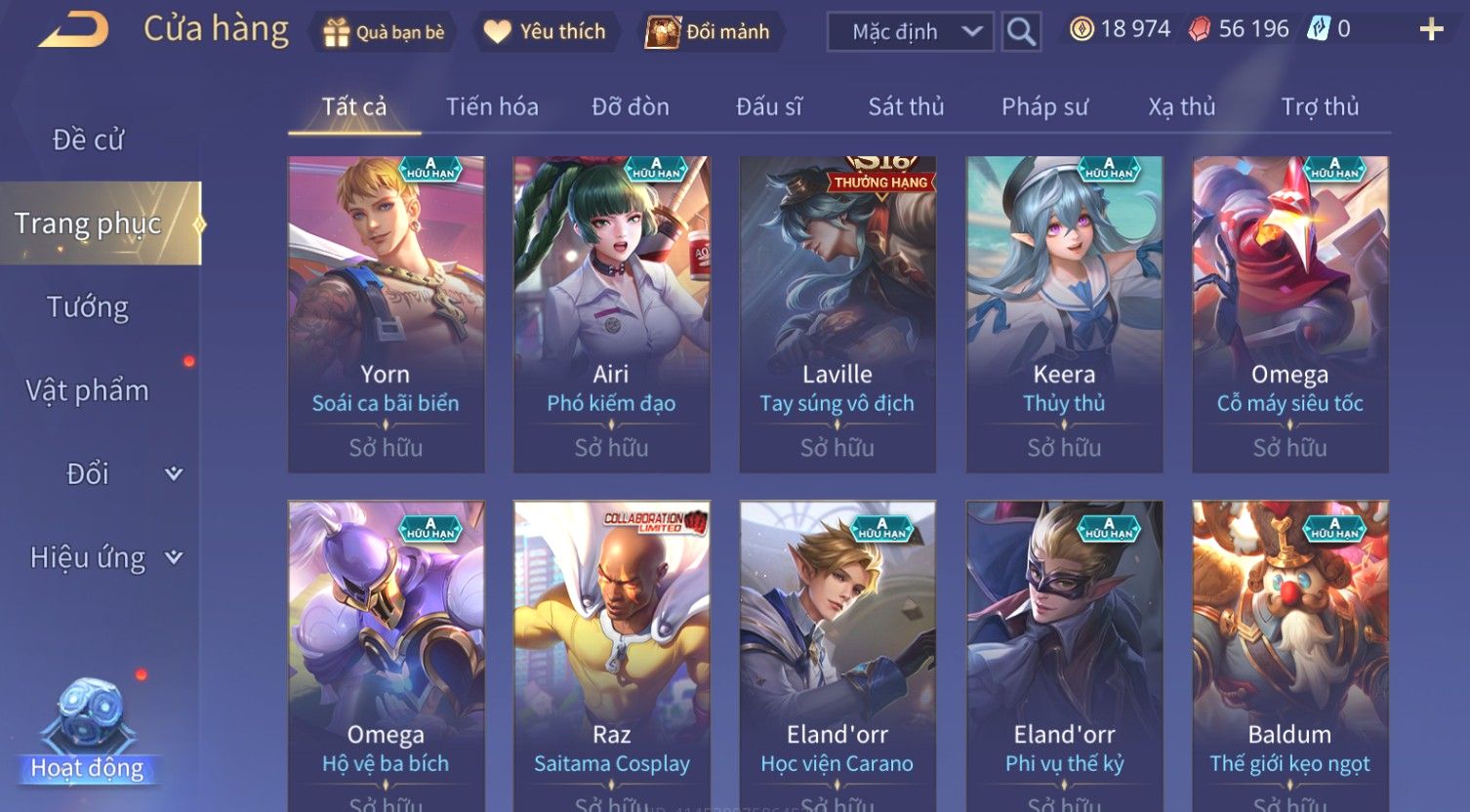The height and width of the screenshot is (812, 1470).
Task: Add currency with the plus button
Action: pyautogui.click(x=1431, y=30)
